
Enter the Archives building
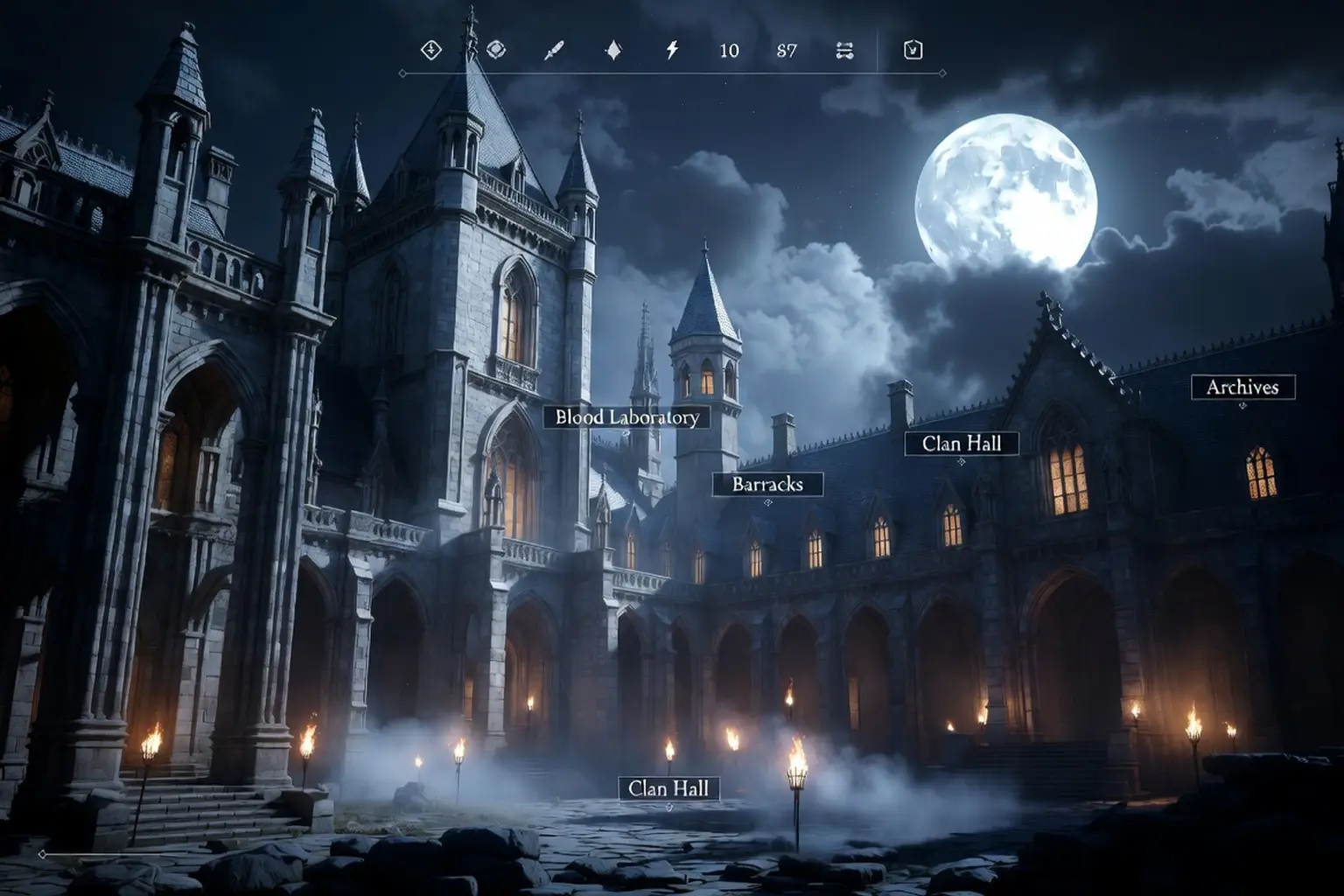point(1242,387)
